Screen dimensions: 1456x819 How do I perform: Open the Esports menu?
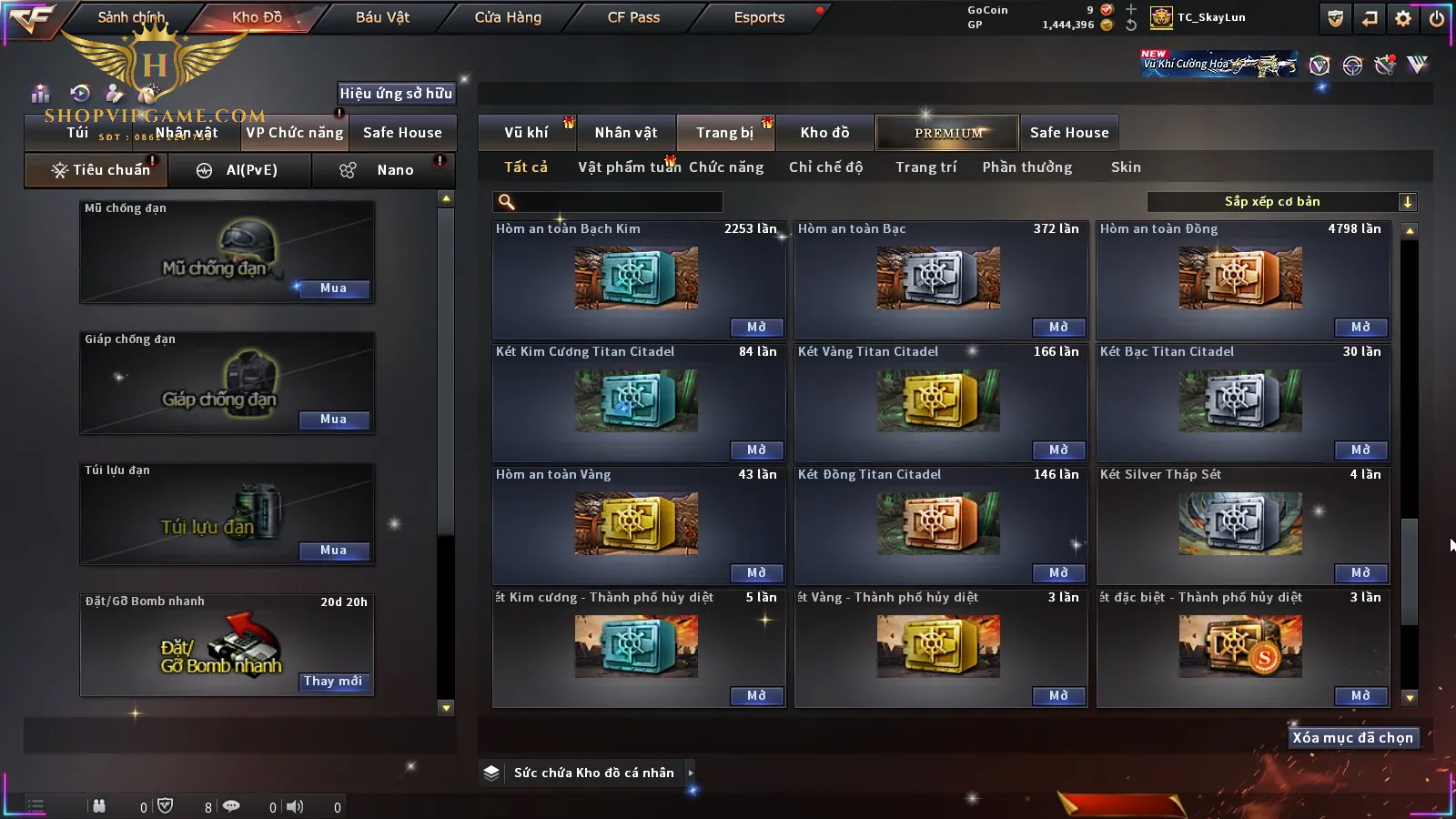759,17
